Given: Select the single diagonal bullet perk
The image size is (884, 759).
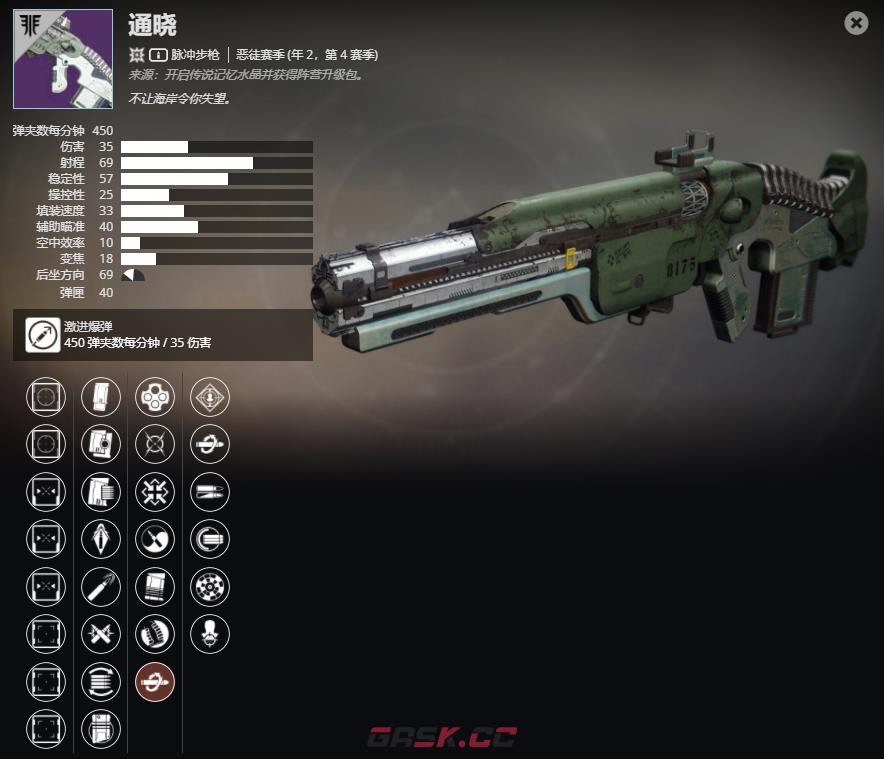Looking at the screenshot, I should (100, 586).
